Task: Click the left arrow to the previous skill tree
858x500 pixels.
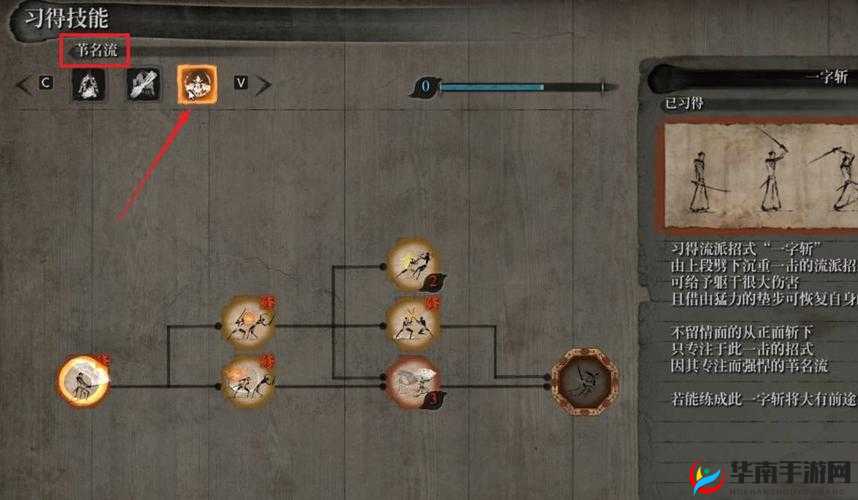Action: click(x=22, y=85)
